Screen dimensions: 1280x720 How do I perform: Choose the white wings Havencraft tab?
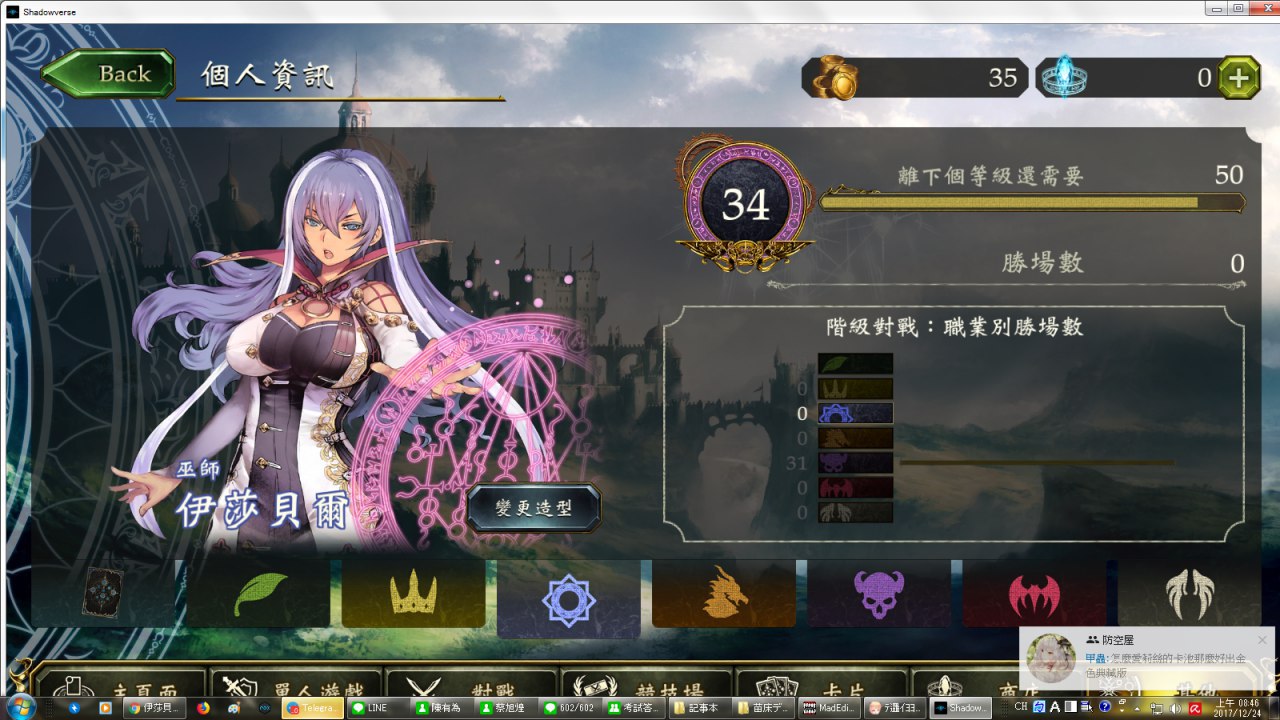click(1189, 593)
